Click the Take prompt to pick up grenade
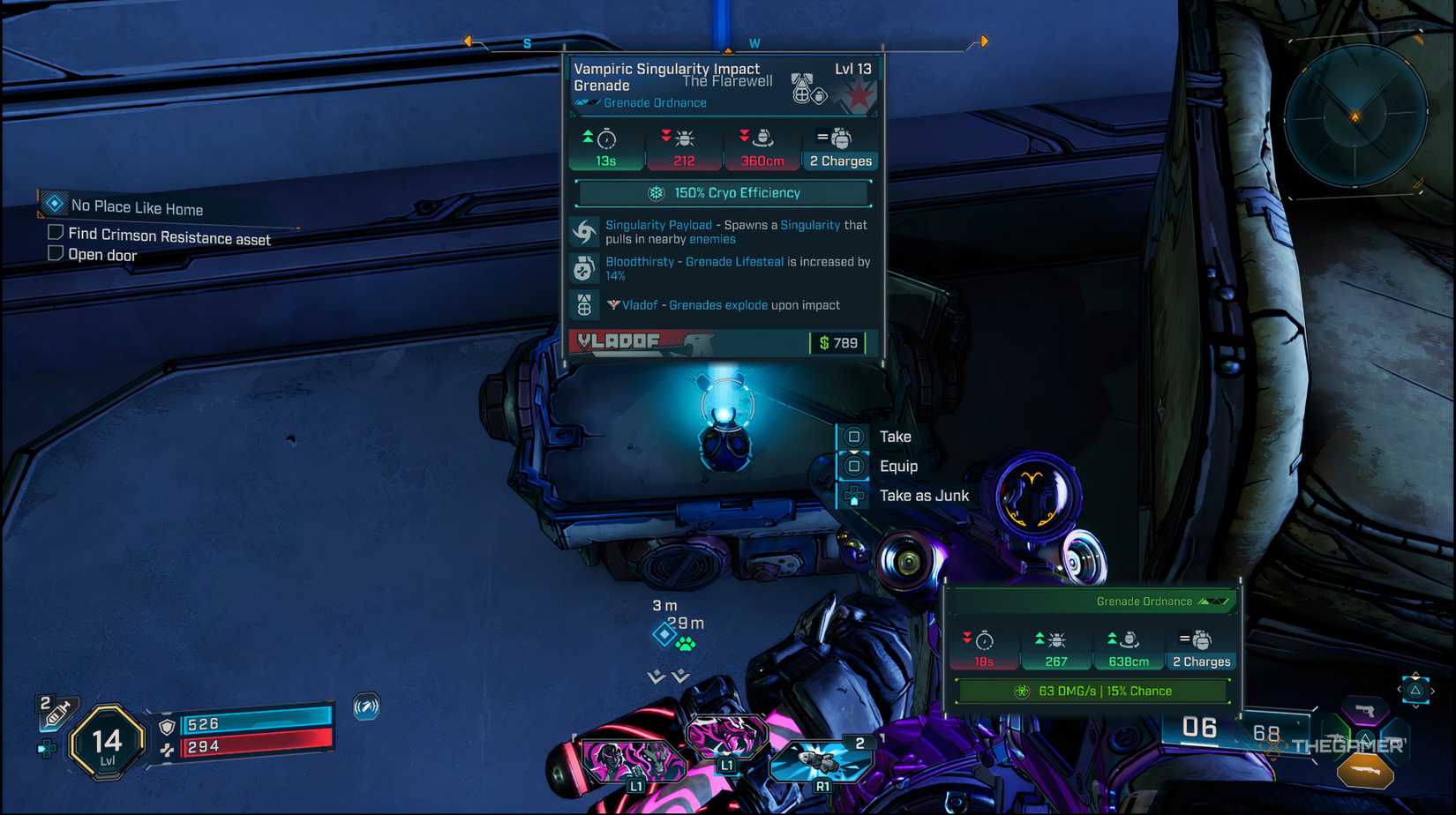Screen dimensions: 1456x815 (x=895, y=436)
